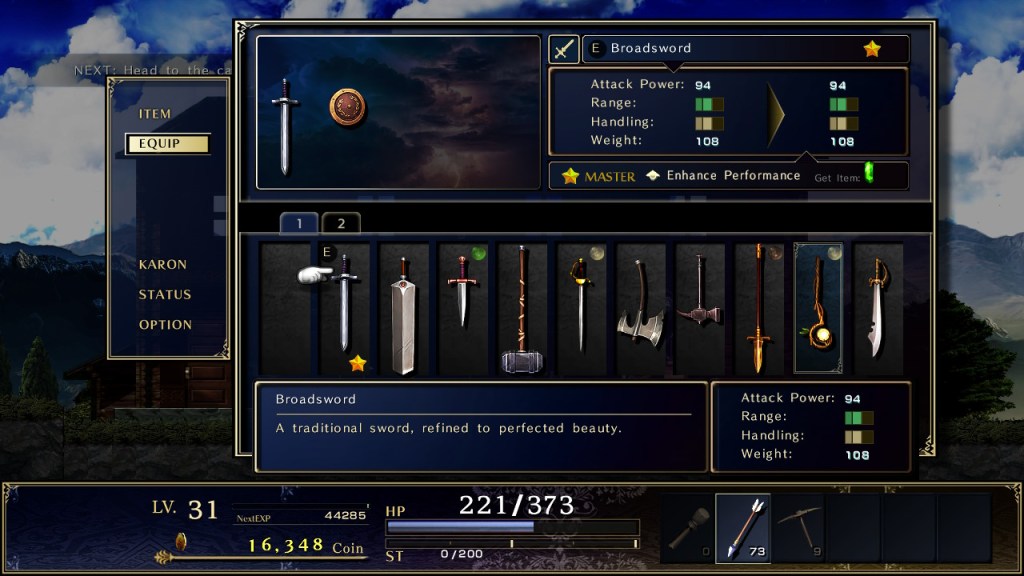
Task: Open the ITEM menu
Action: 155,114
